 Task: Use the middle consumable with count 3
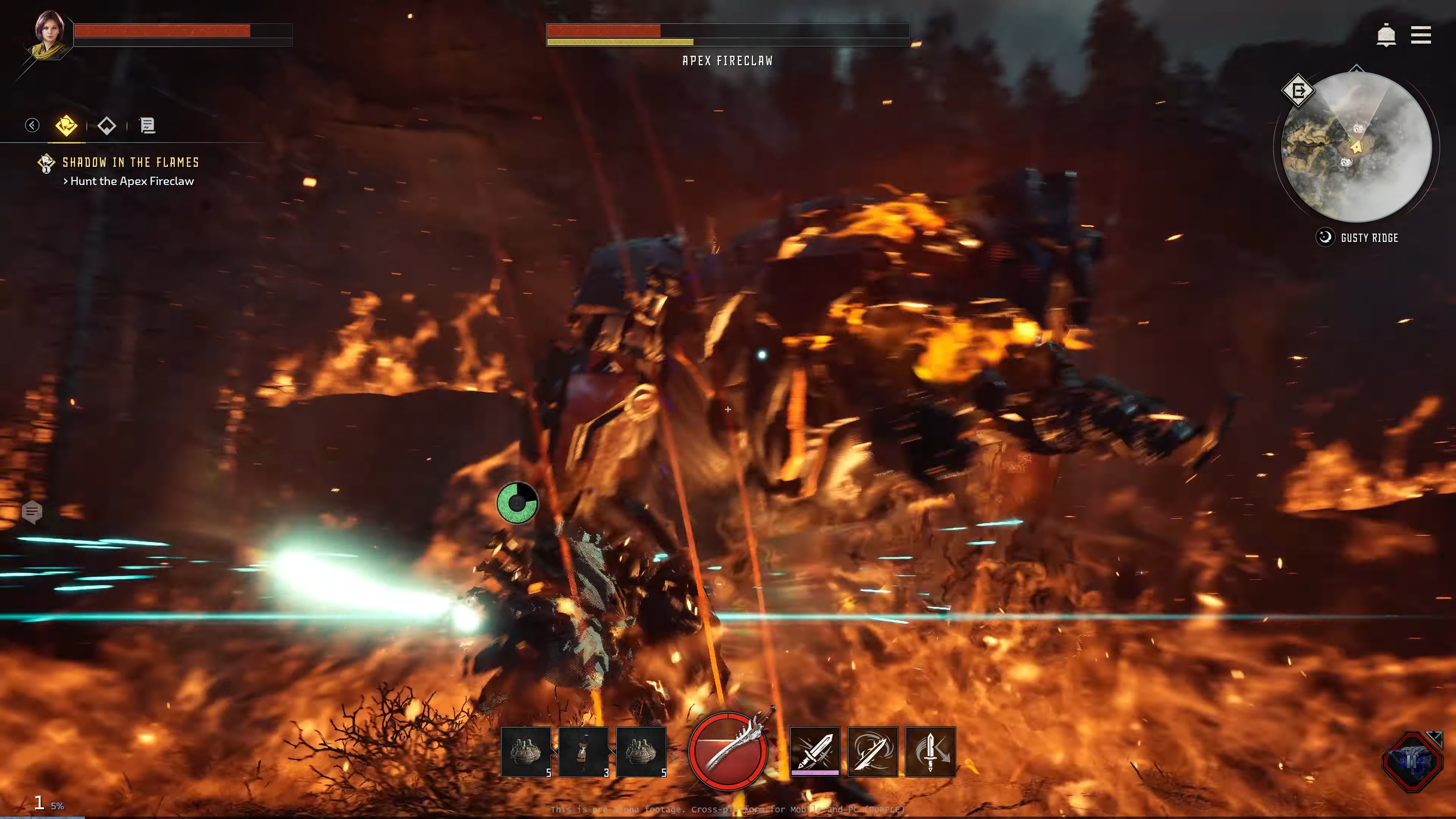(584, 752)
